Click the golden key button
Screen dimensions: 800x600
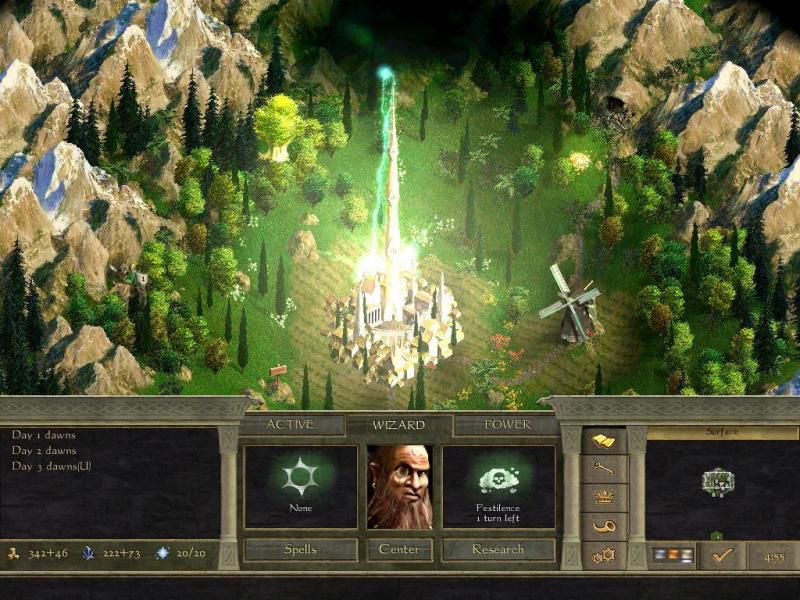(604, 469)
